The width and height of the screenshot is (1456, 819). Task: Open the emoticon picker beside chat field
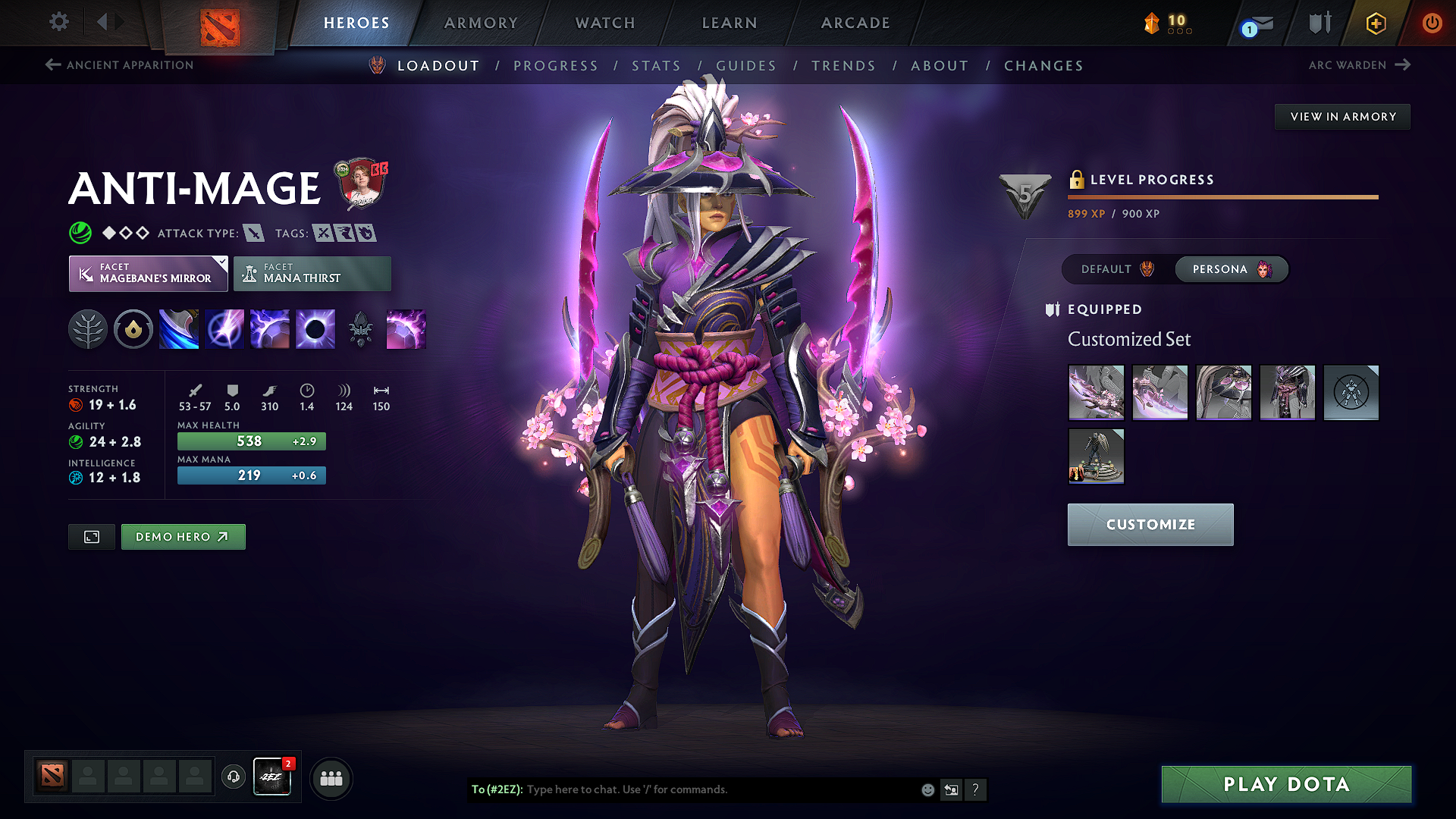[927, 789]
